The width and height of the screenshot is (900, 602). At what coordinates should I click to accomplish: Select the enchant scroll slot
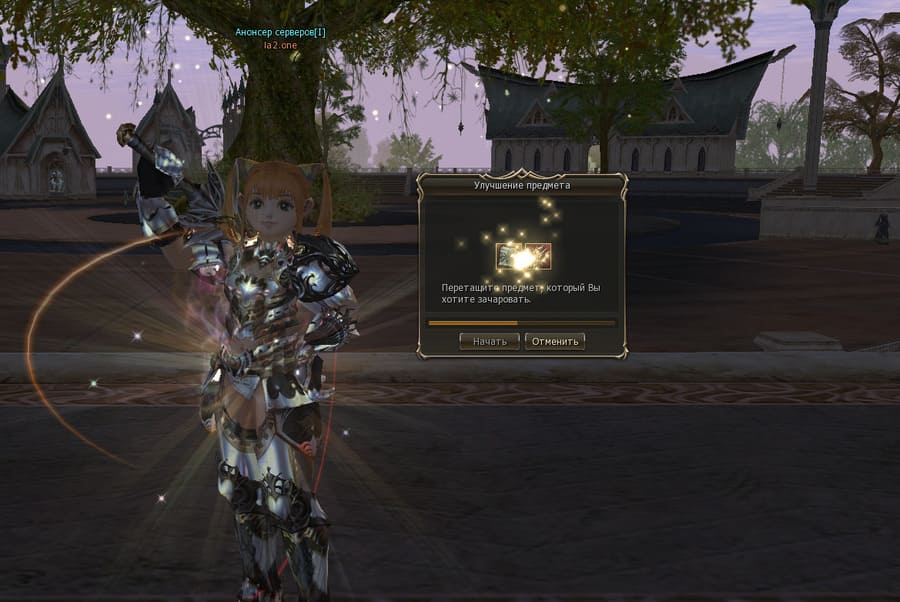505,257
